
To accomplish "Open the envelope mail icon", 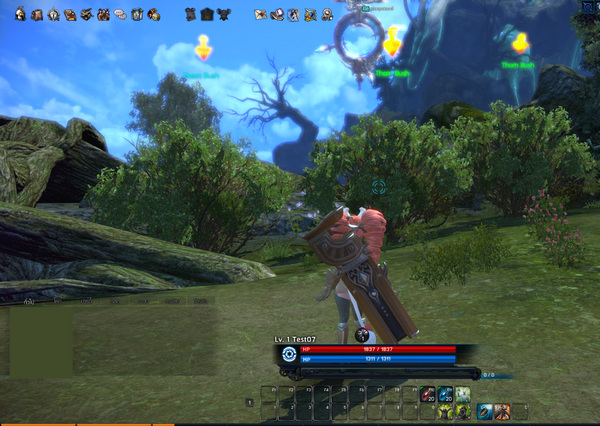I will 261,15.
